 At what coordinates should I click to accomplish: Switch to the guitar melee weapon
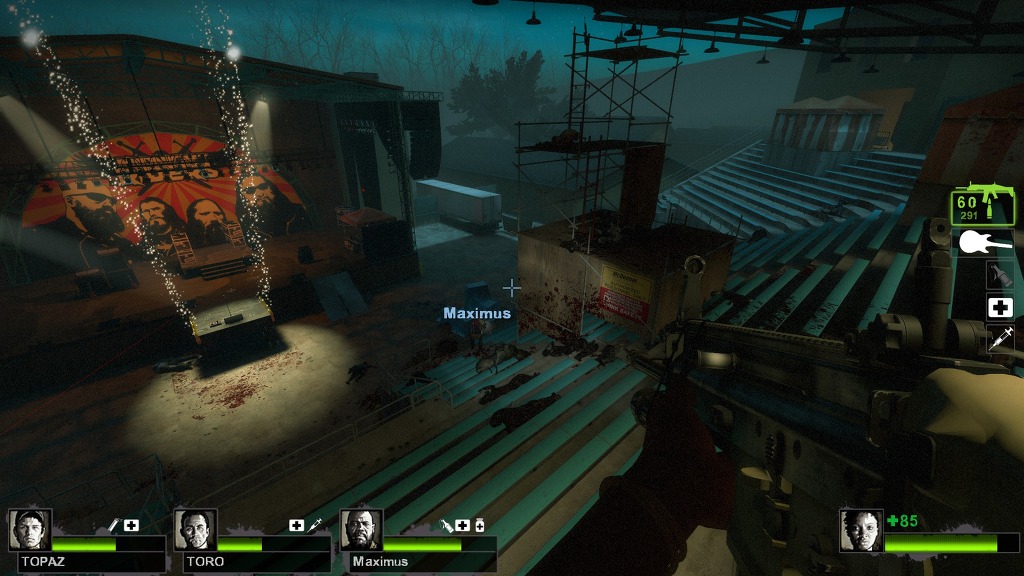coord(985,242)
